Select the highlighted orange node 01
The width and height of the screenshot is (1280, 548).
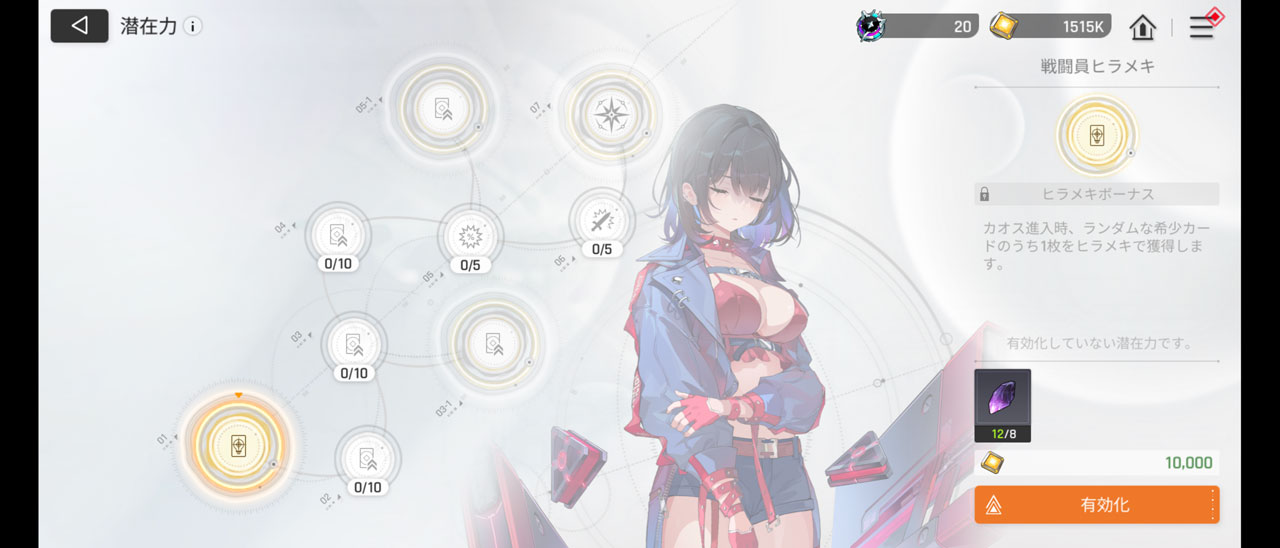pos(238,446)
